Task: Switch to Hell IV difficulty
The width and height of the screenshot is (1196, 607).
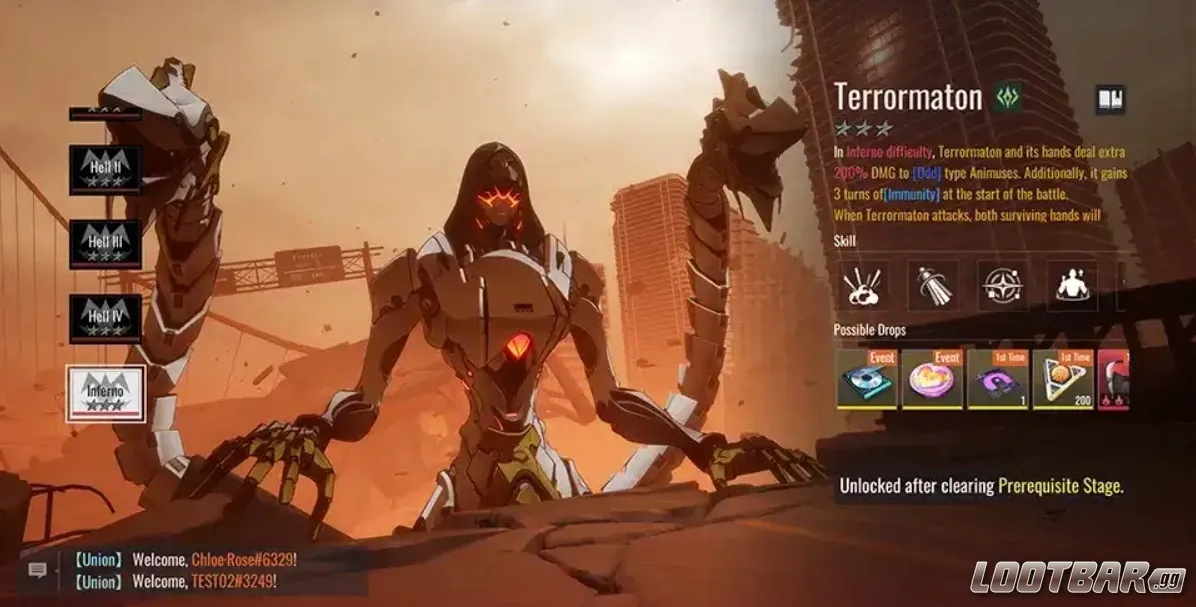Action: click(x=105, y=318)
